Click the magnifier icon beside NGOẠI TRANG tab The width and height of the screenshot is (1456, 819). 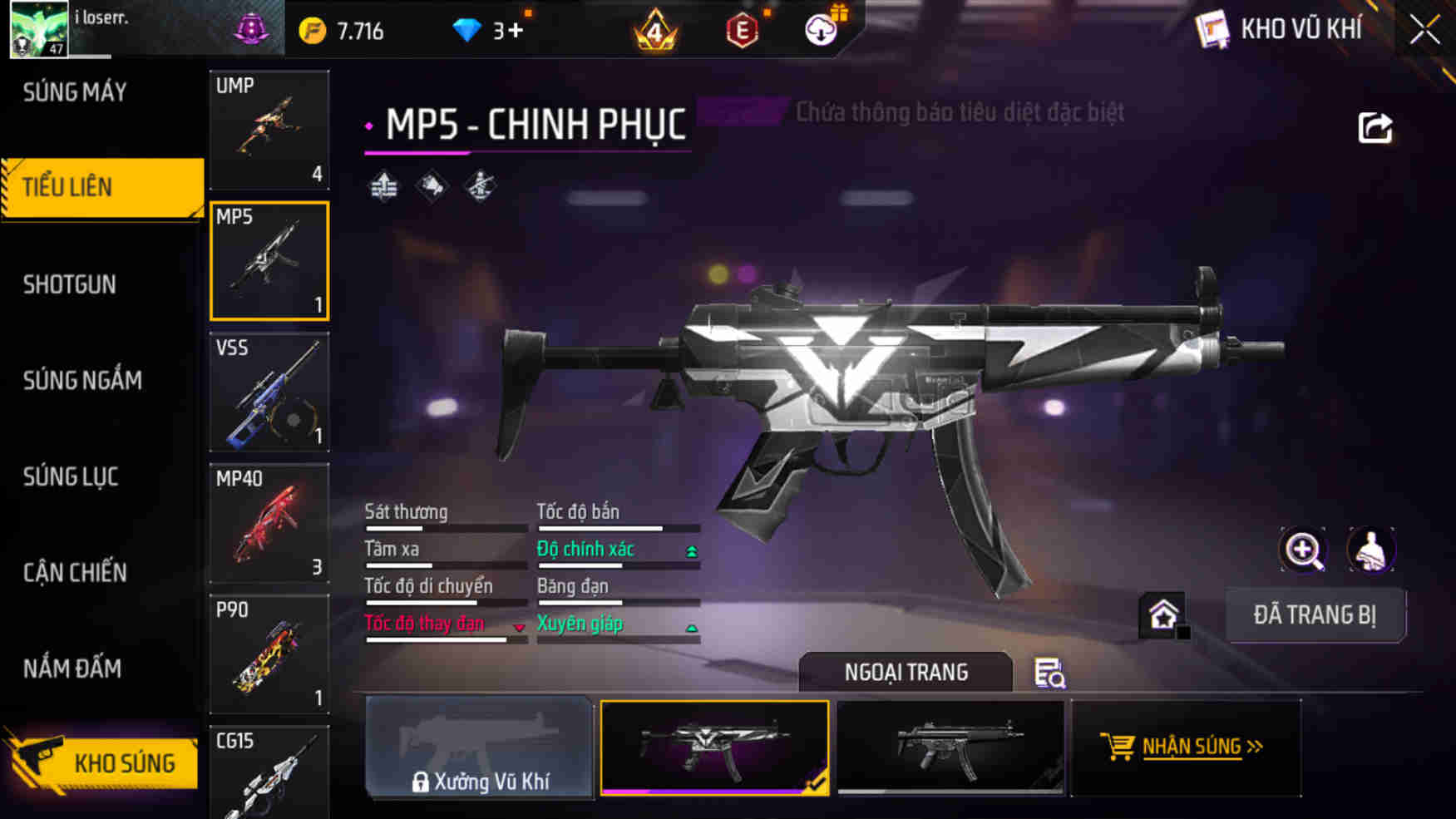(x=1049, y=673)
